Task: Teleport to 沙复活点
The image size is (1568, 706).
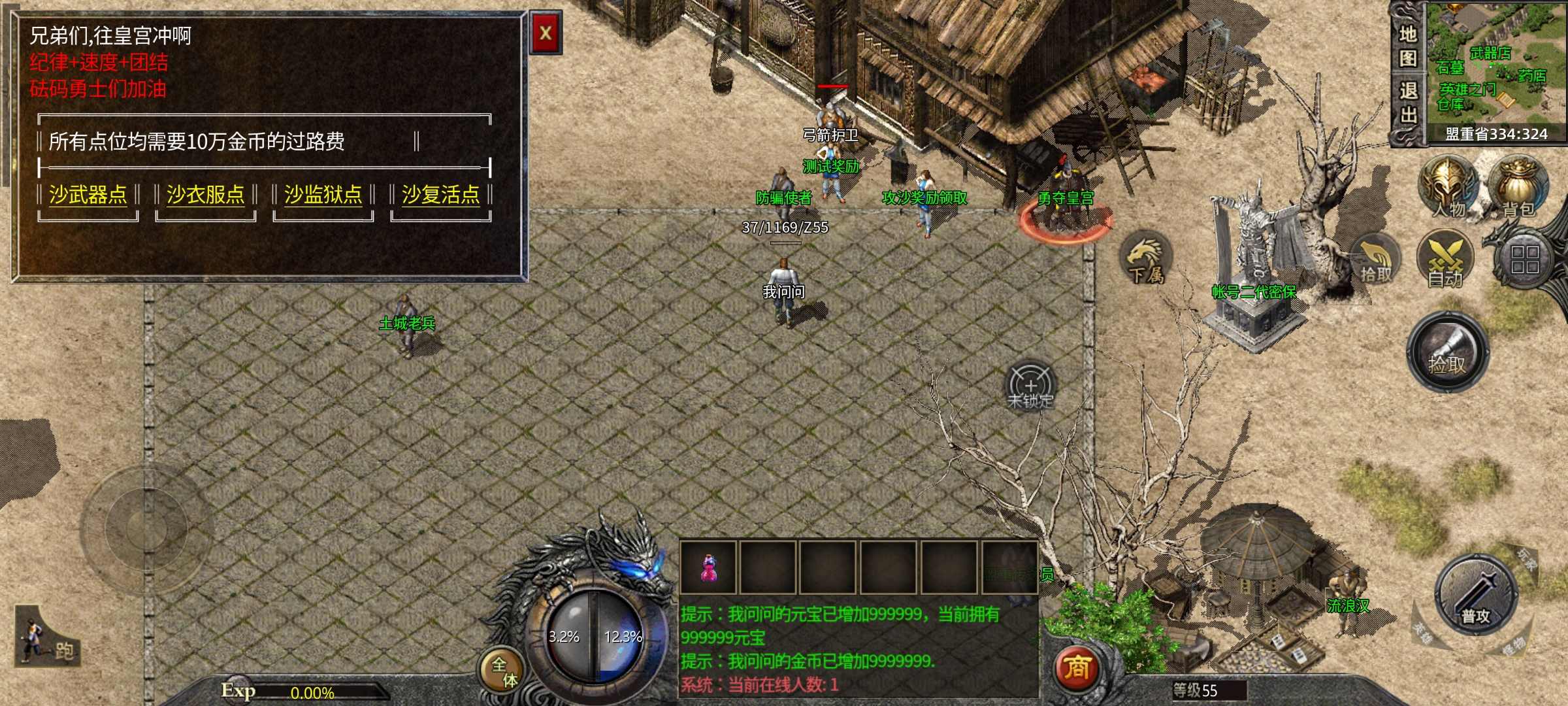Action: point(440,195)
